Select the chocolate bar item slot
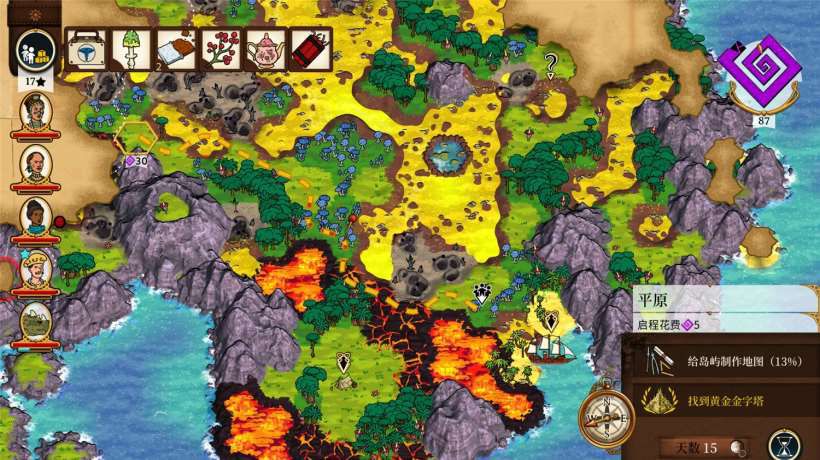This screenshot has width=820, height=460. coord(177,47)
